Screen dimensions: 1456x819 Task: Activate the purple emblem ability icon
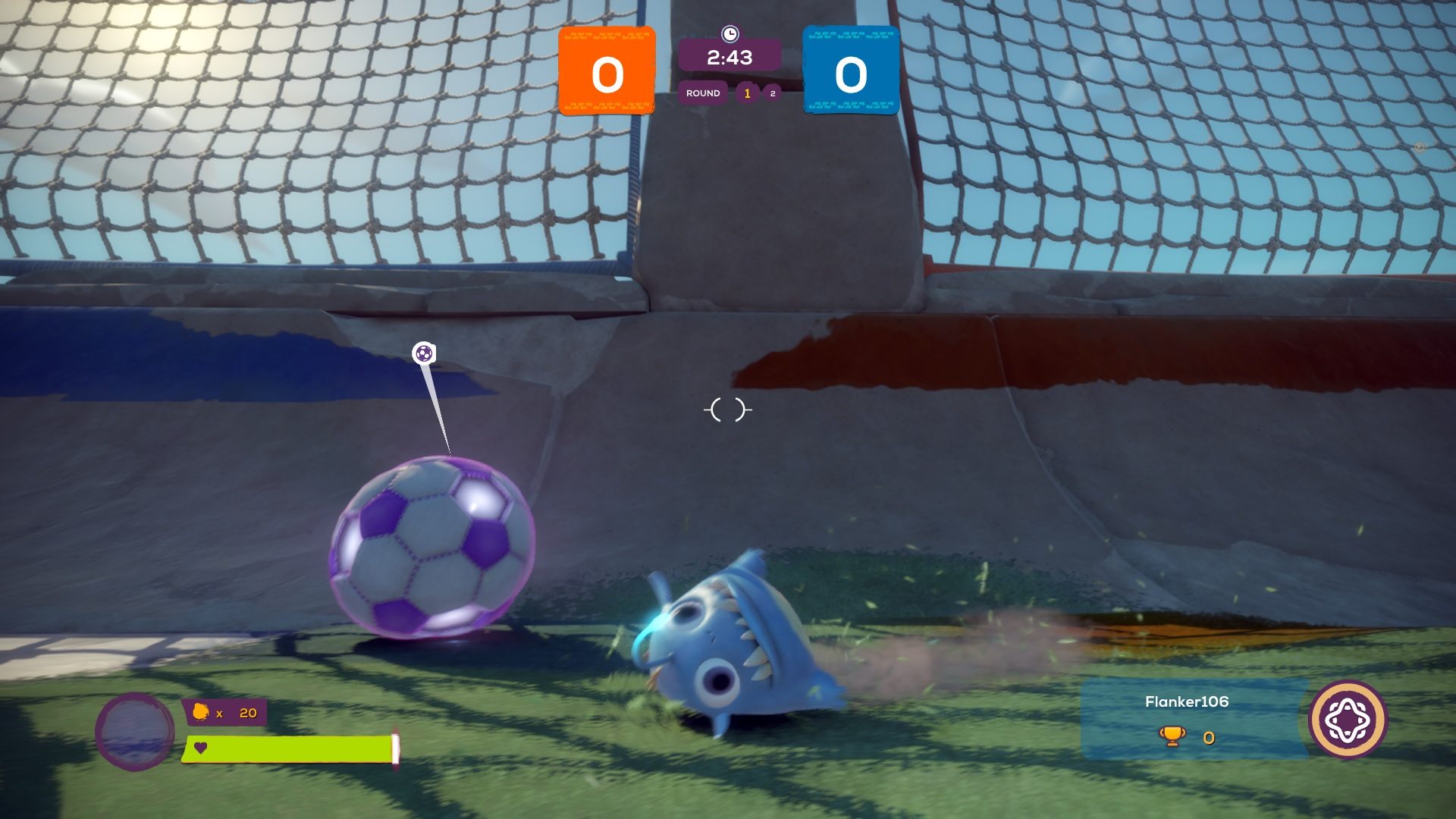1348,719
